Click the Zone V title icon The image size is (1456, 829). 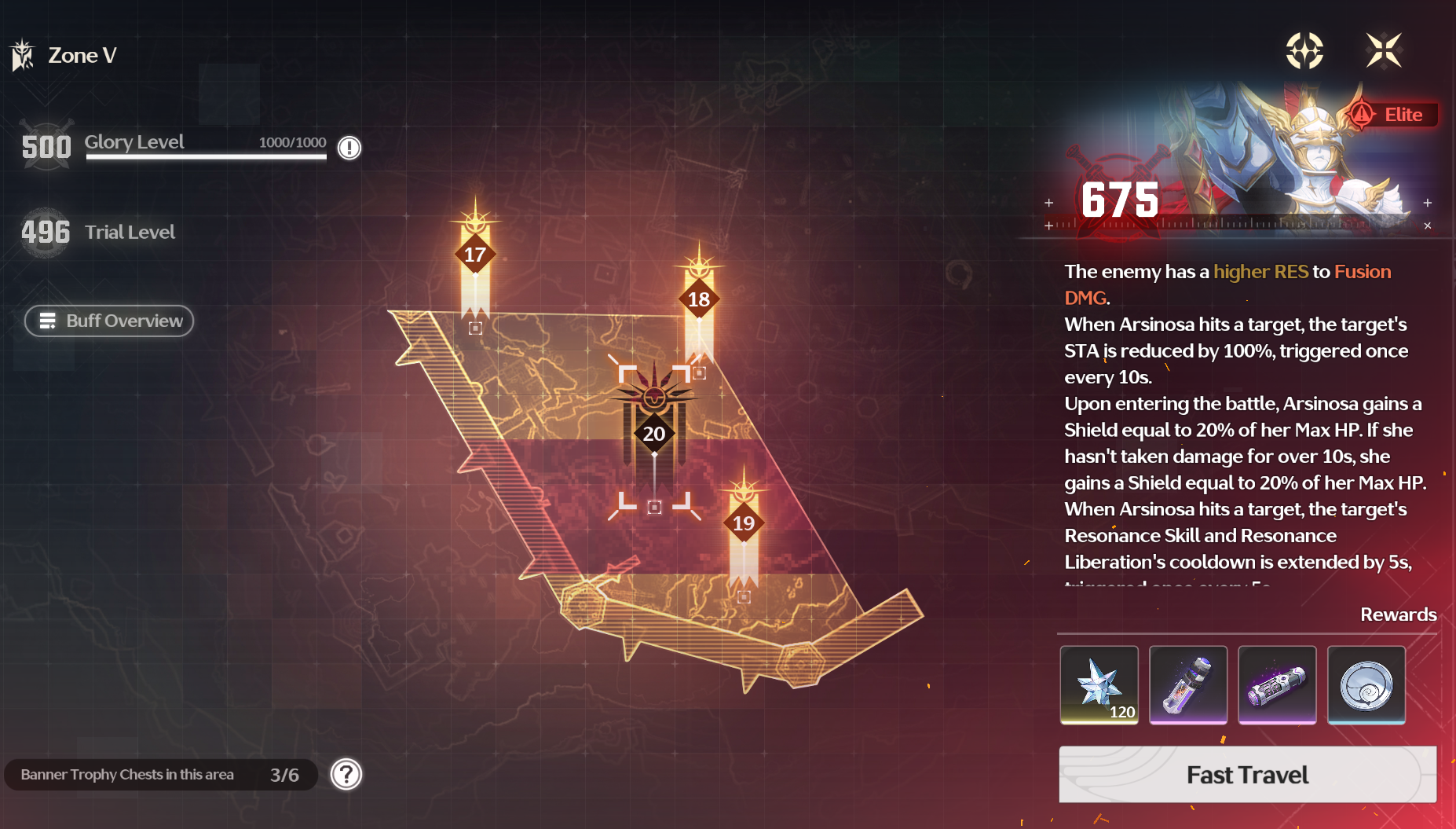click(23, 55)
